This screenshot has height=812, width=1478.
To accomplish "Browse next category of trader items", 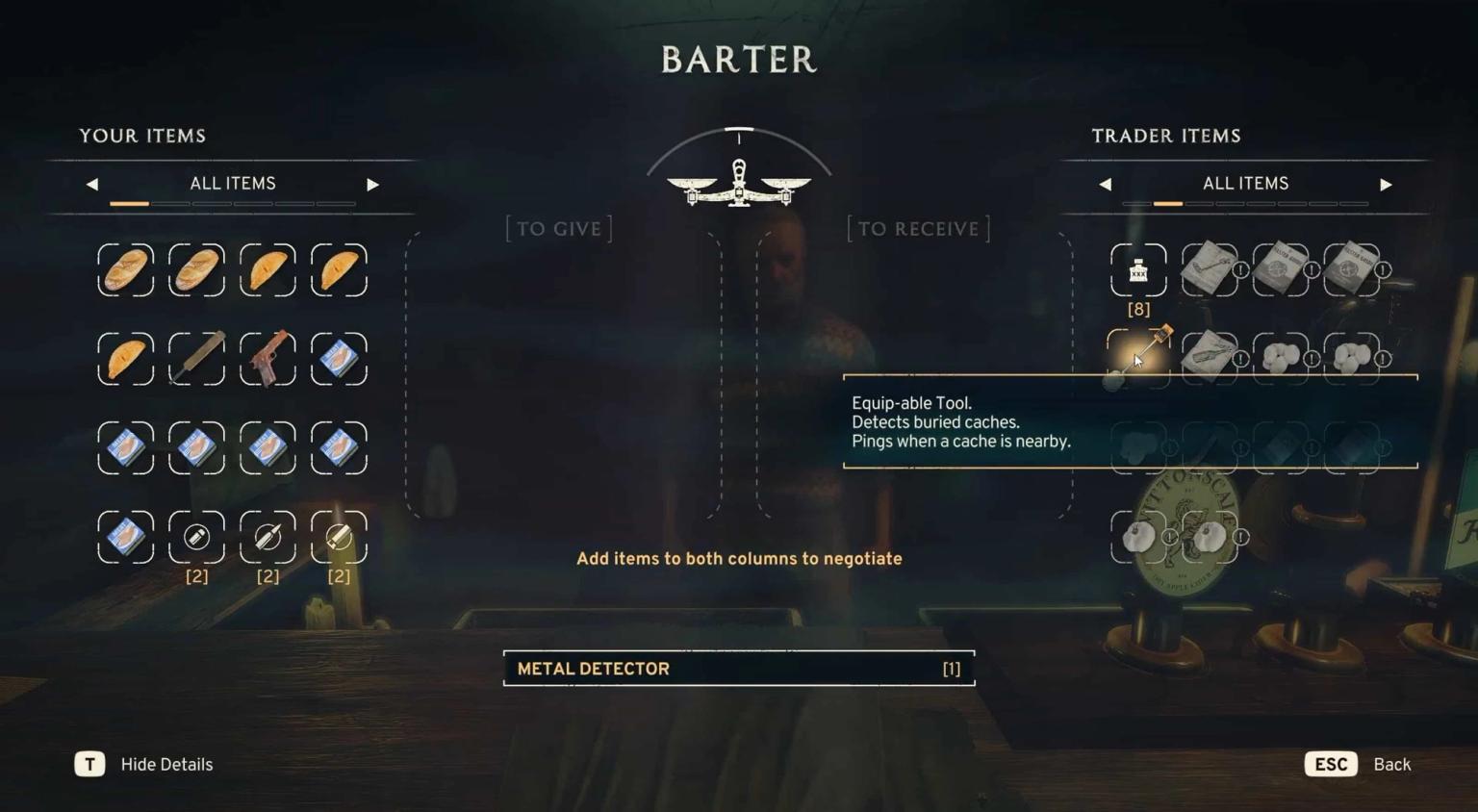I will (x=1386, y=183).
